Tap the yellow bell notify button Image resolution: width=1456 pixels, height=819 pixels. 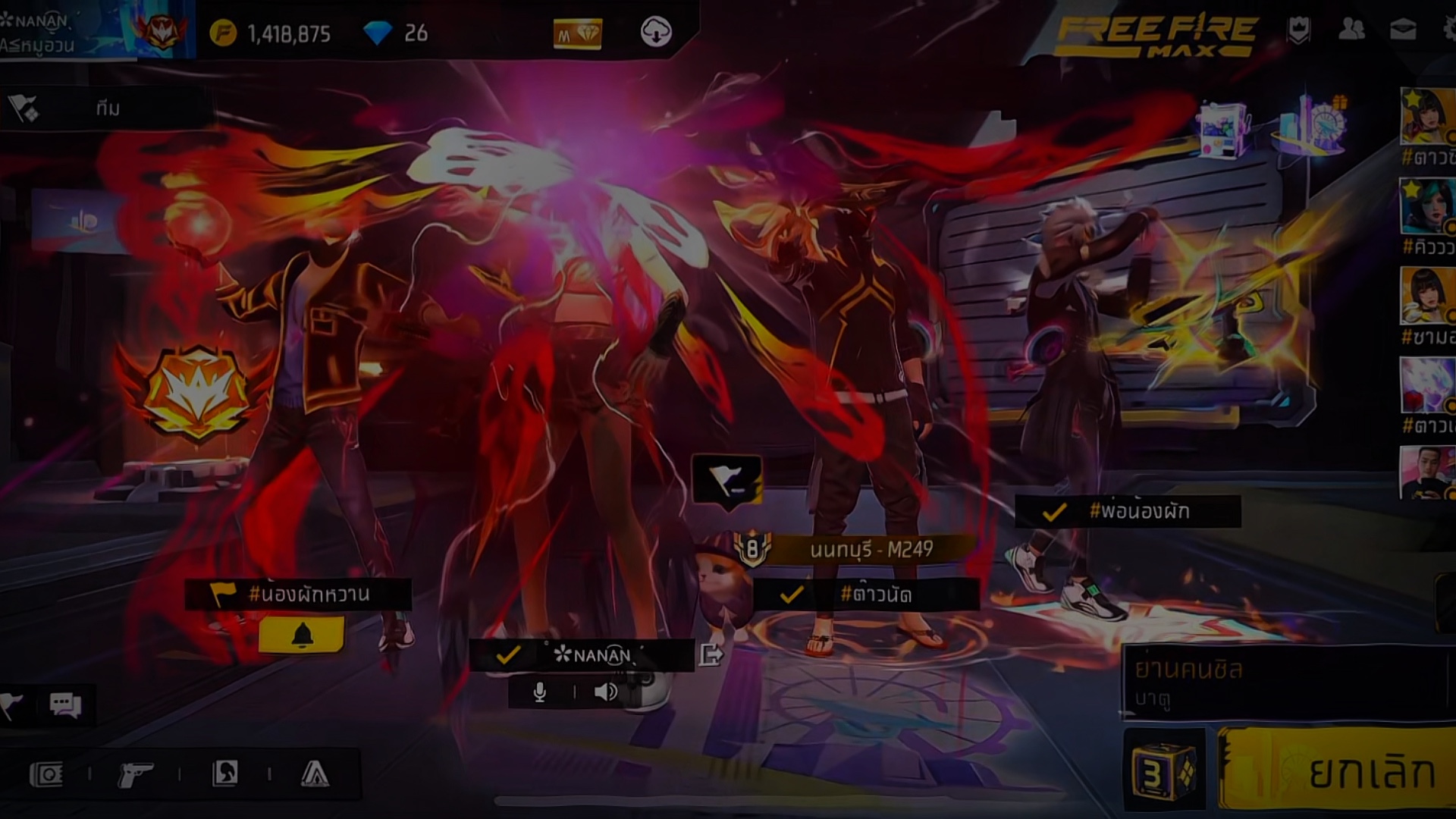302,635
